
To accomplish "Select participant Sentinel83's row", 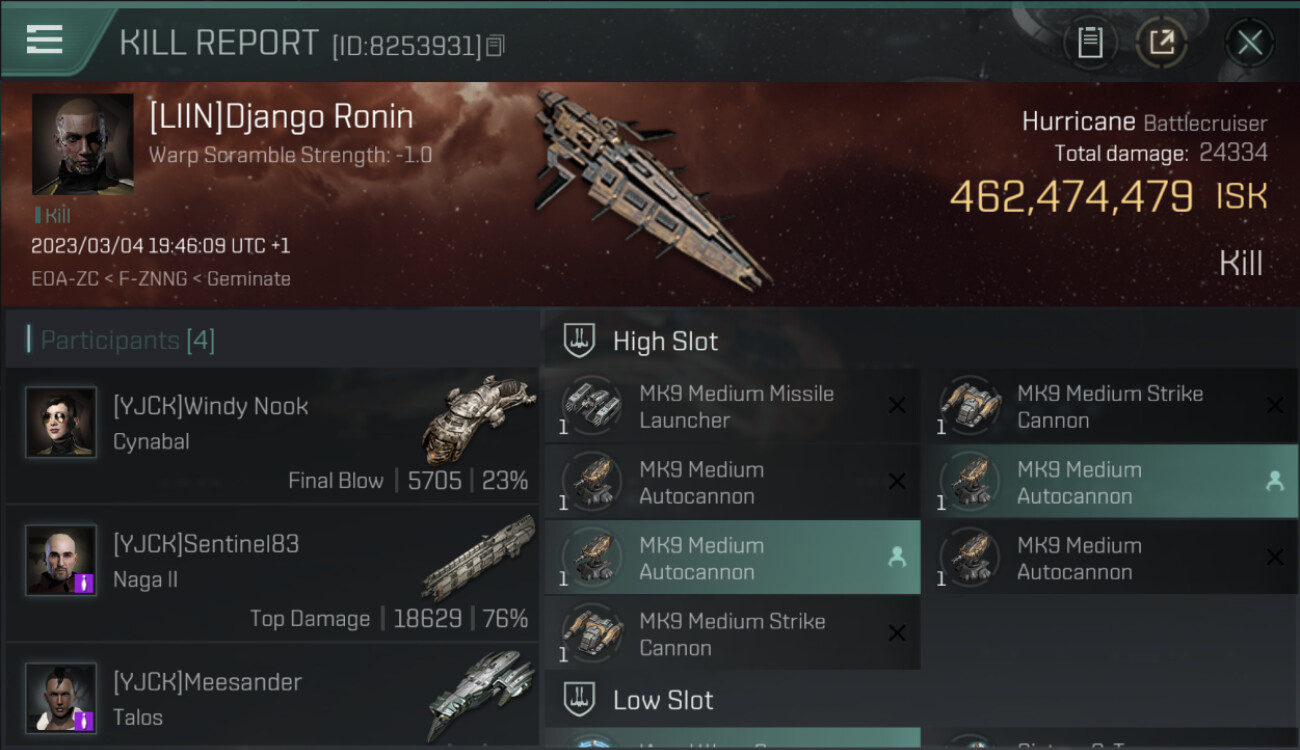I will [x=272, y=573].
